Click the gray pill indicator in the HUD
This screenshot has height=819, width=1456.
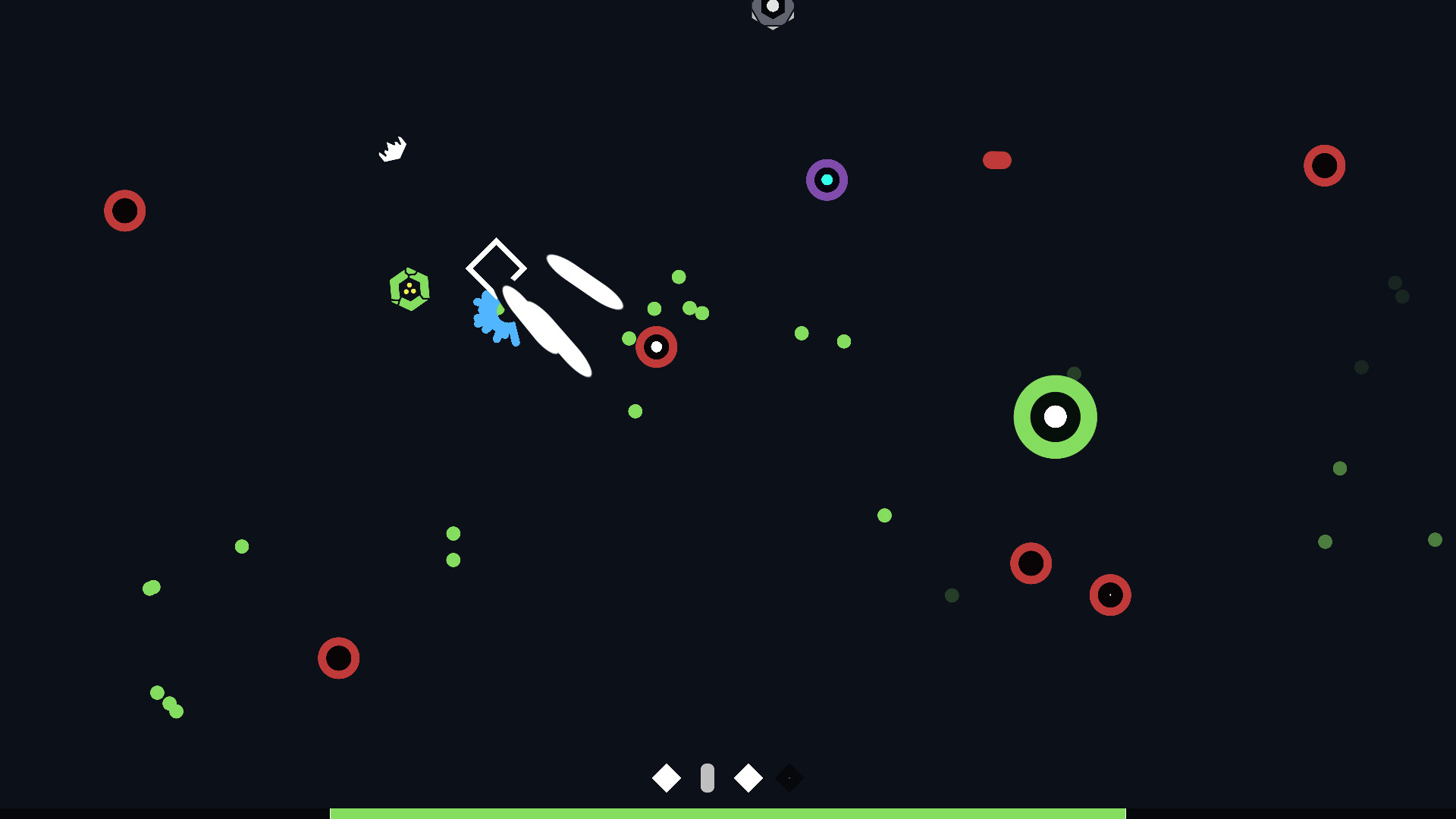coord(708,777)
